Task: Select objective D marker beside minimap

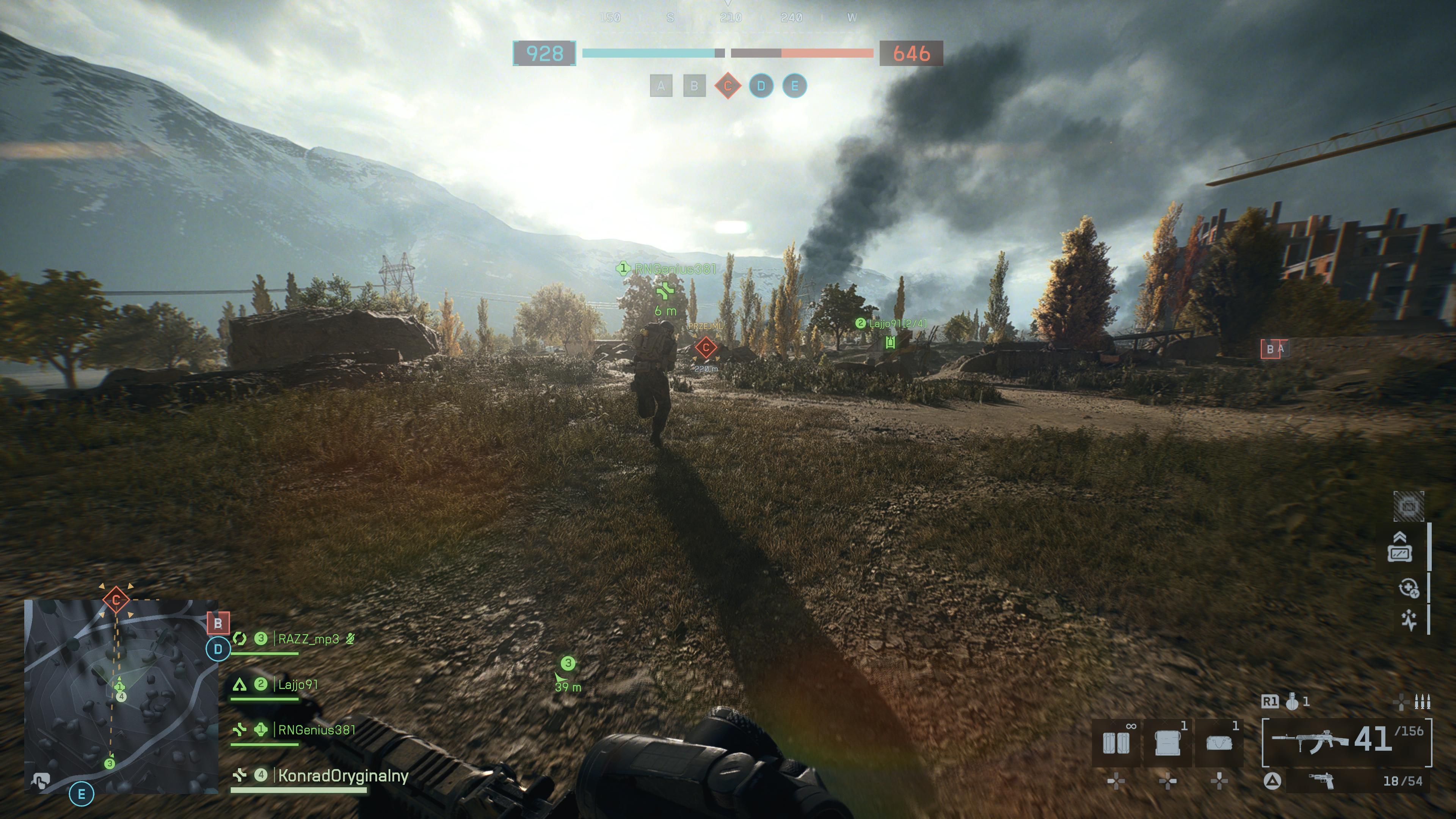Action: pyautogui.click(x=218, y=650)
